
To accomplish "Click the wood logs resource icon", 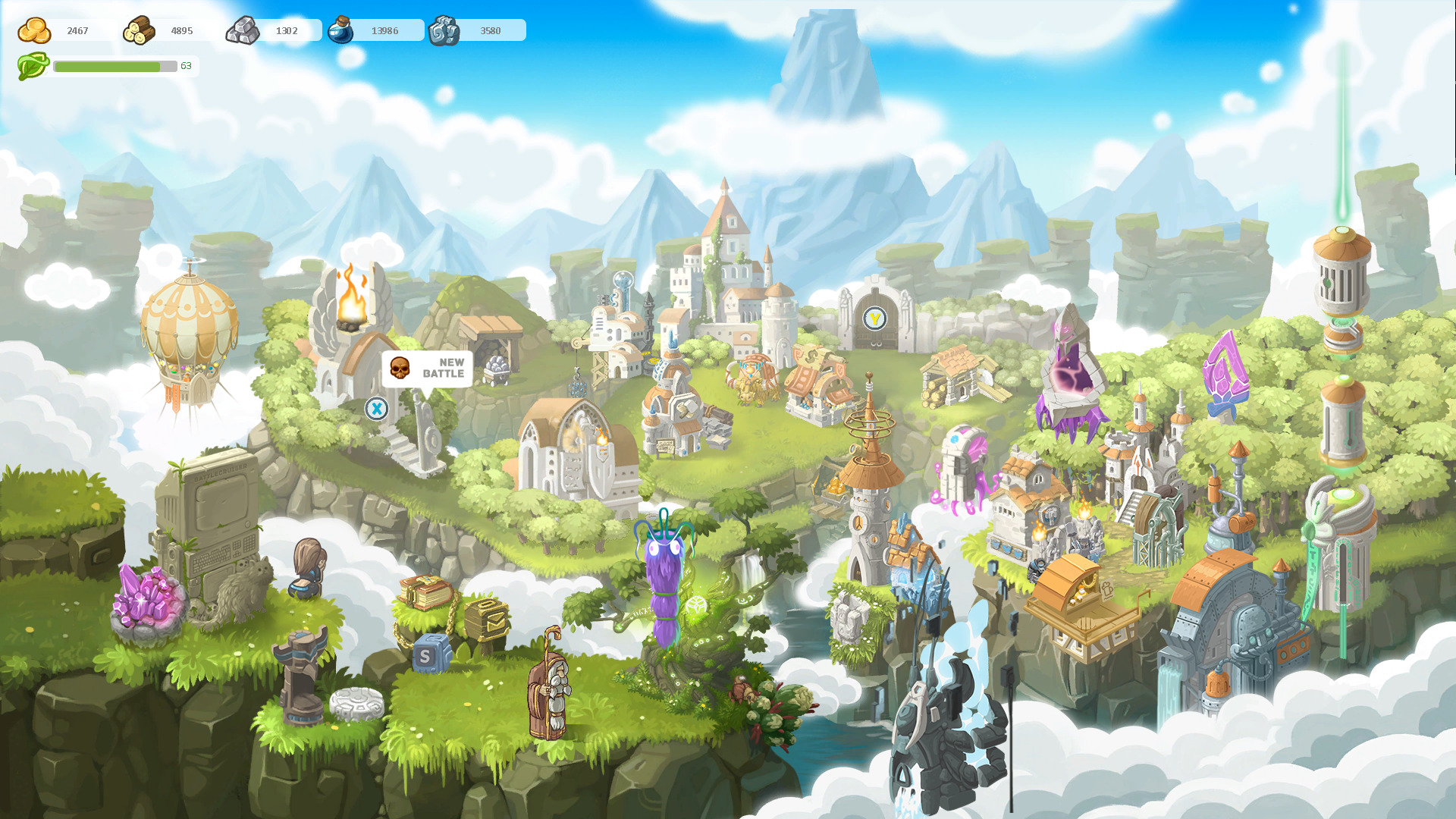I will pos(138,28).
